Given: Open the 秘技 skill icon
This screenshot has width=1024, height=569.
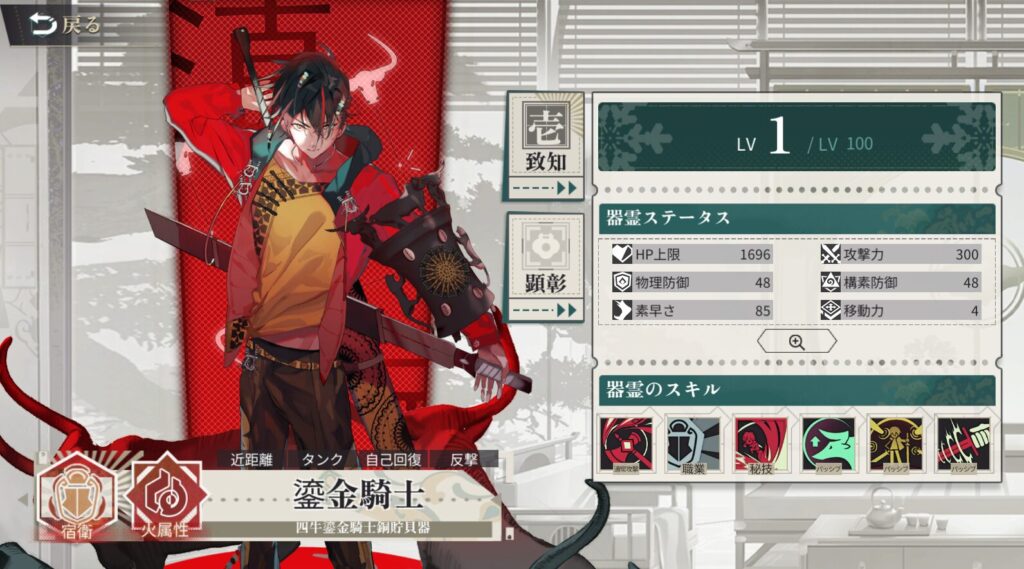Looking at the screenshot, I should click(x=761, y=445).
